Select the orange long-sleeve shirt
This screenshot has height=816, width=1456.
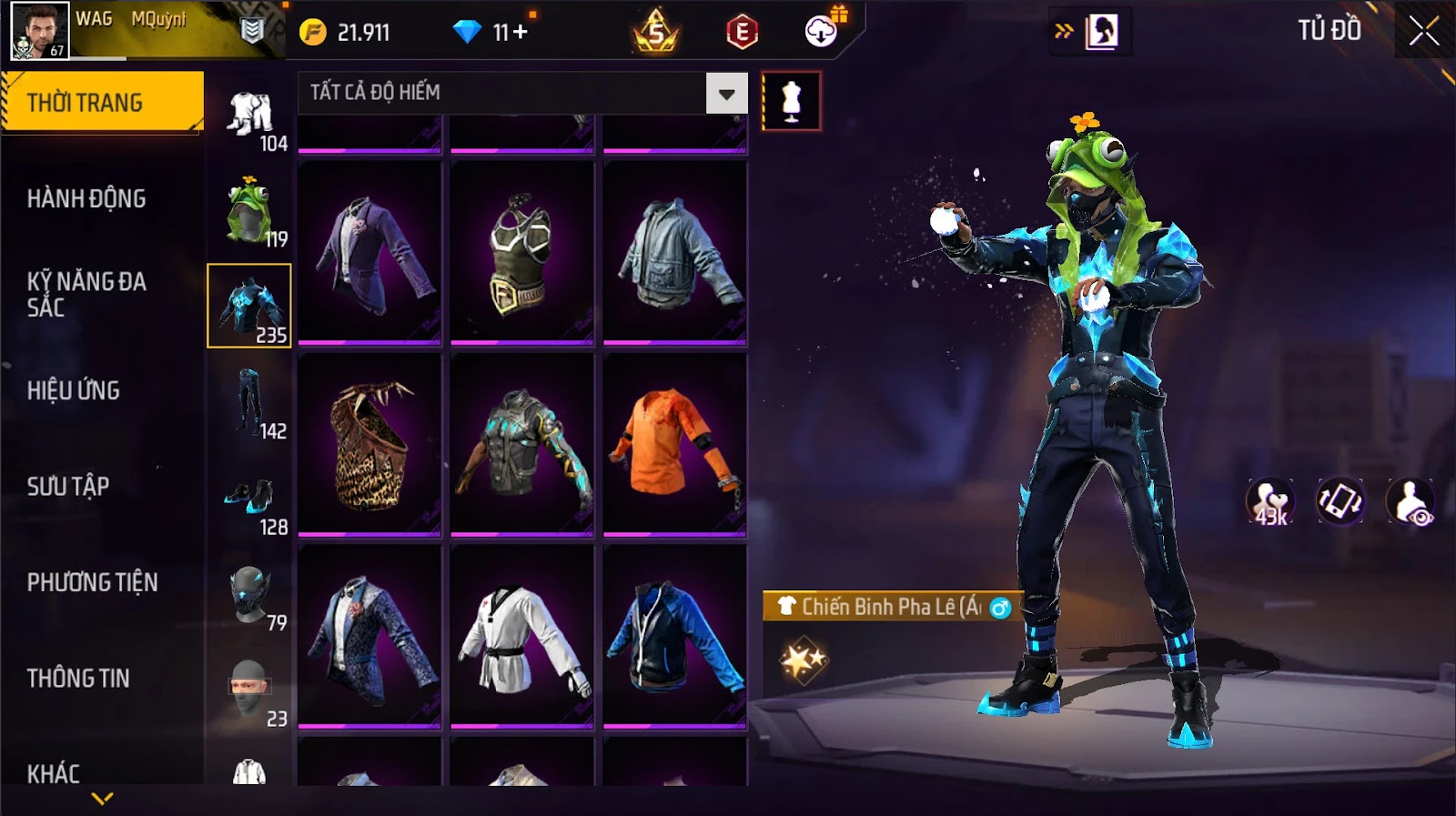pyautogui.click(x=674, y=444)
